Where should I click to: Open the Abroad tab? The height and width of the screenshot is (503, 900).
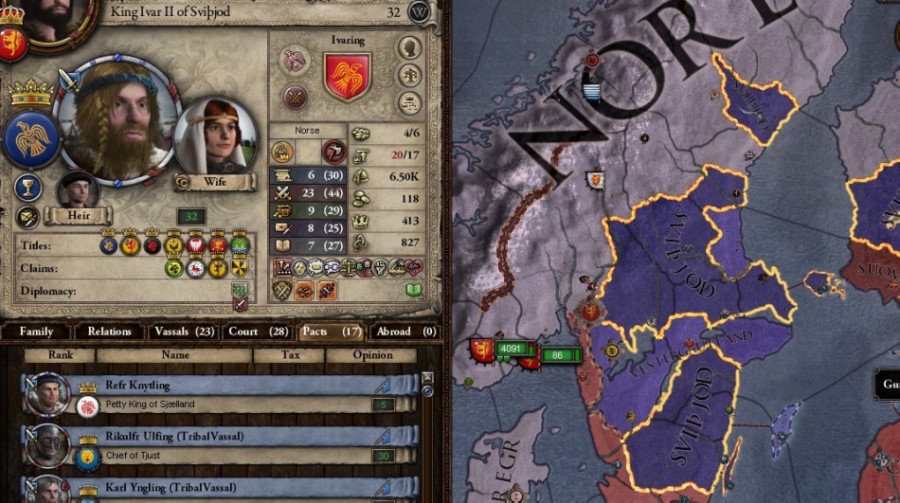point(404,331)
